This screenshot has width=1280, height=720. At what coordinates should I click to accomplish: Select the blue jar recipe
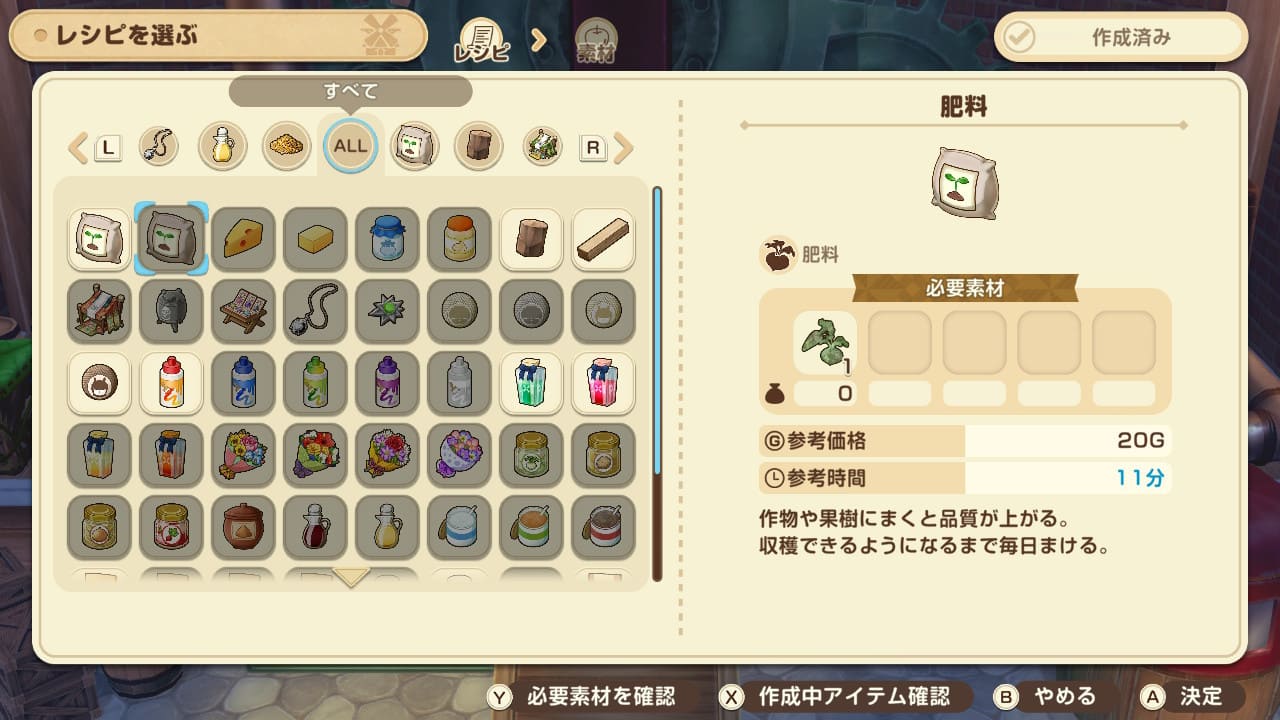pos(387,239)
